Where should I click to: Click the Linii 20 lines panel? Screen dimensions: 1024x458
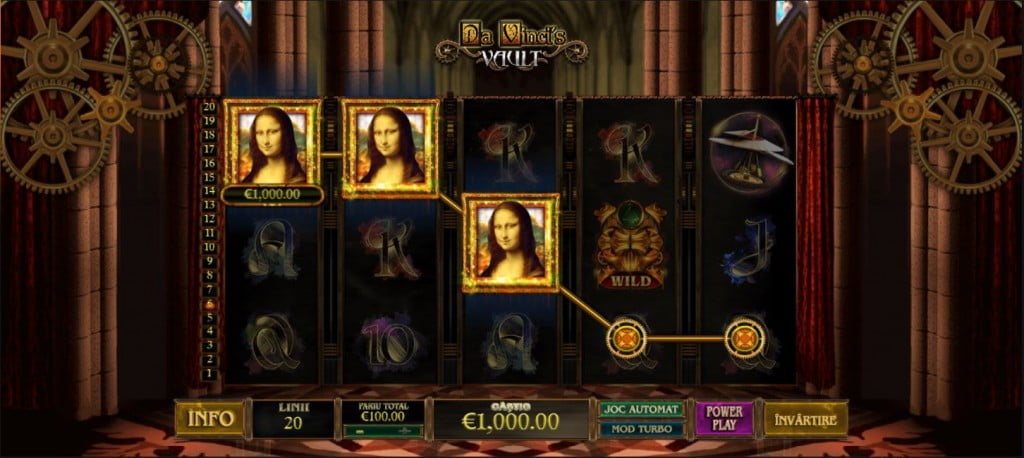[291, 418]
